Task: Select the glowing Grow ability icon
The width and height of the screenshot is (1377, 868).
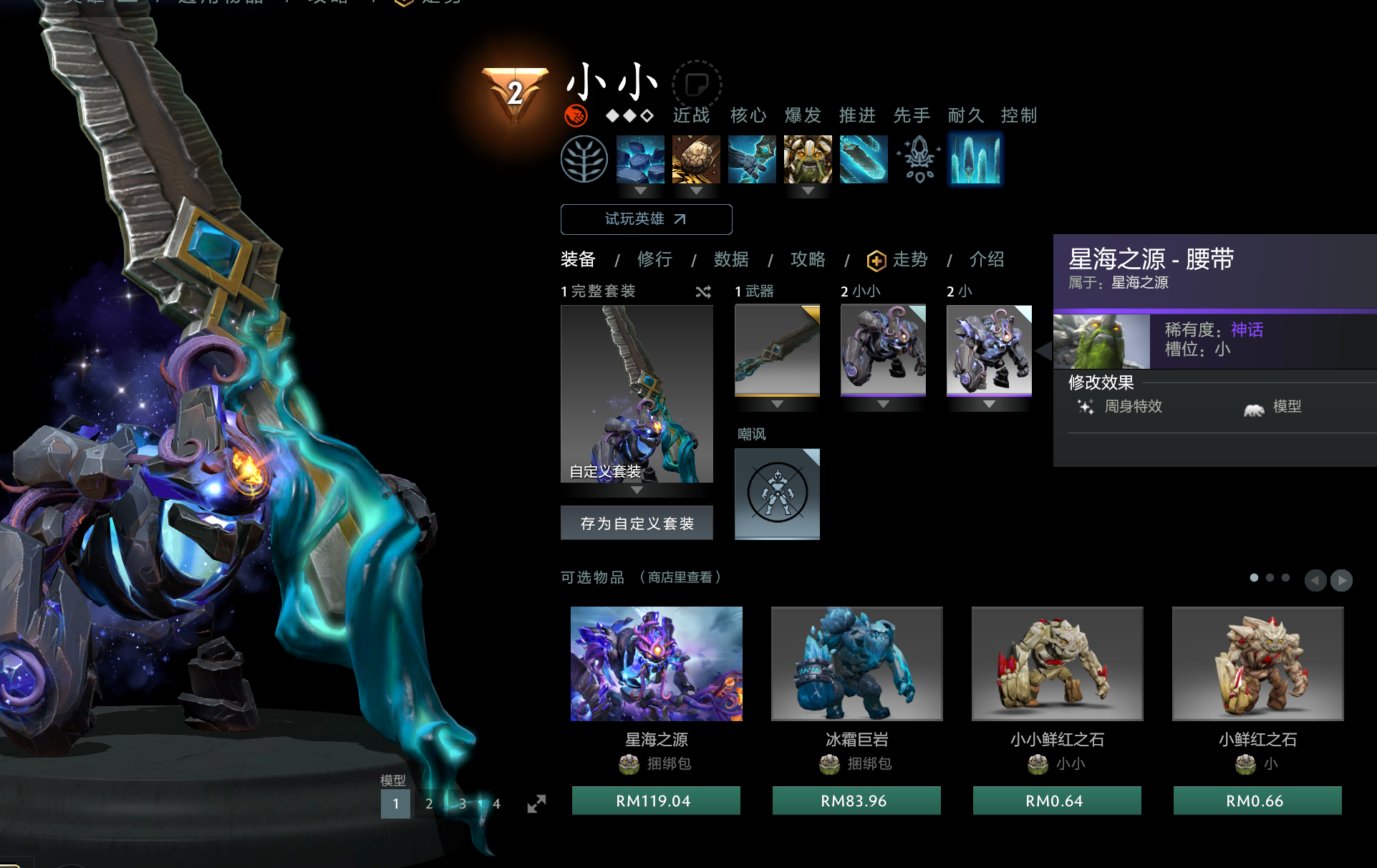Action: [x=975, y=159]
